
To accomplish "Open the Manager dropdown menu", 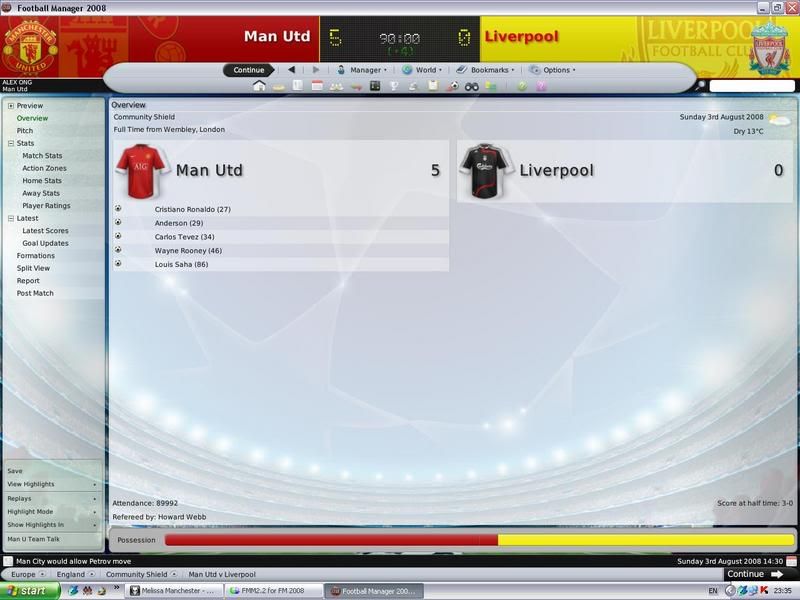I will click(x=362, y=70).
